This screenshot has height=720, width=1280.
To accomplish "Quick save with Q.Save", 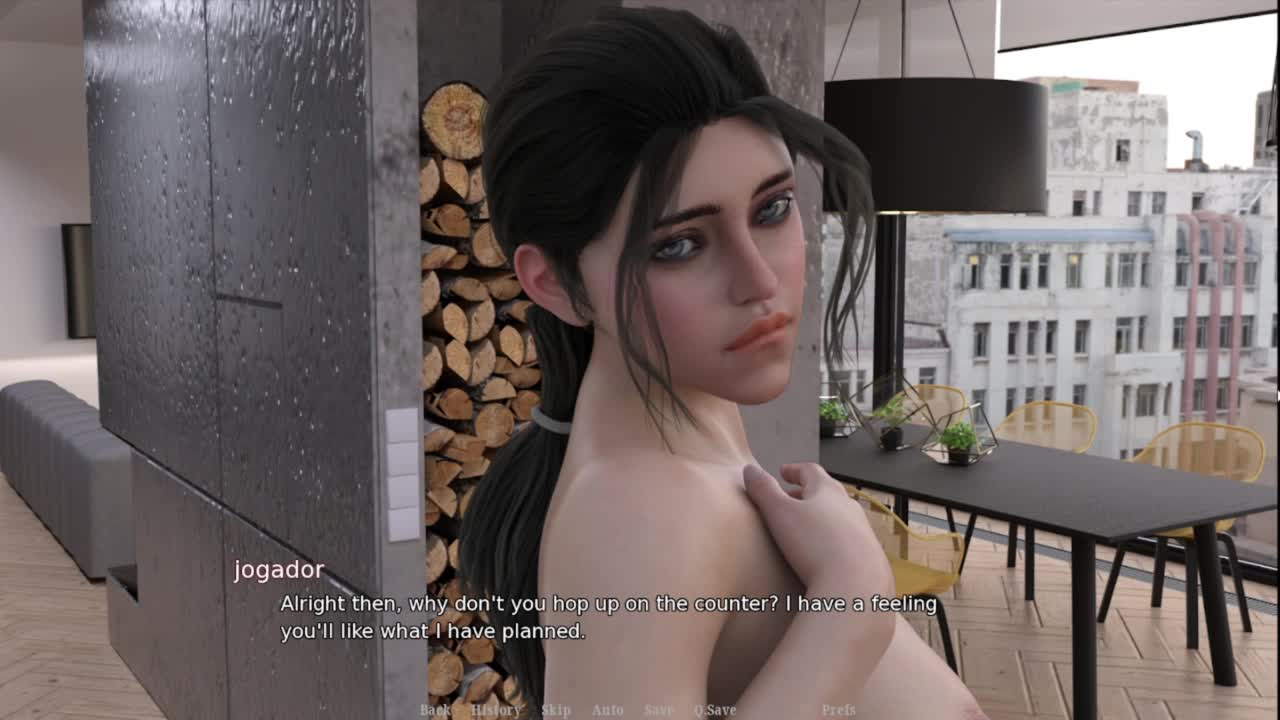I will click(x=715, y=710).
